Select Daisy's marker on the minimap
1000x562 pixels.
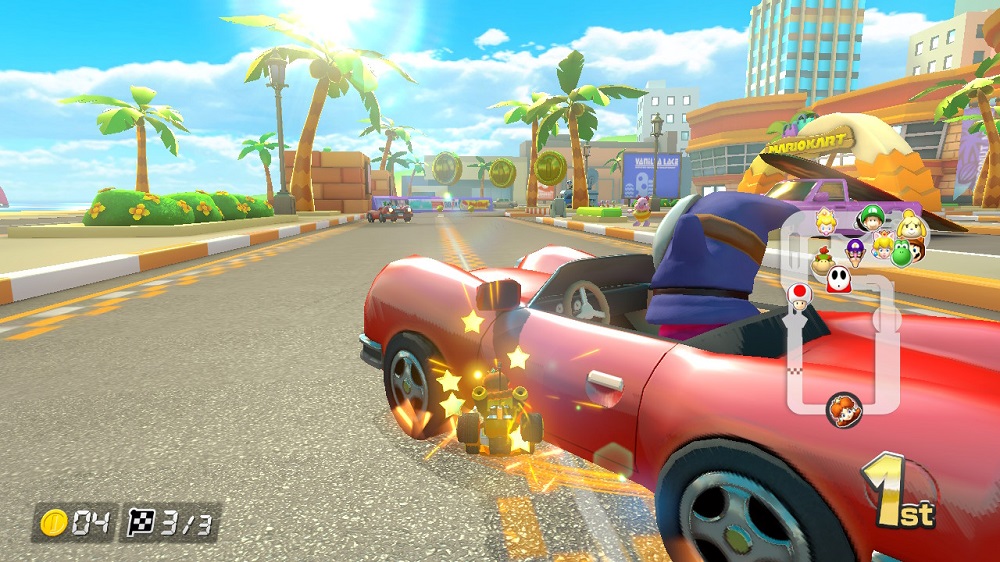843,408
